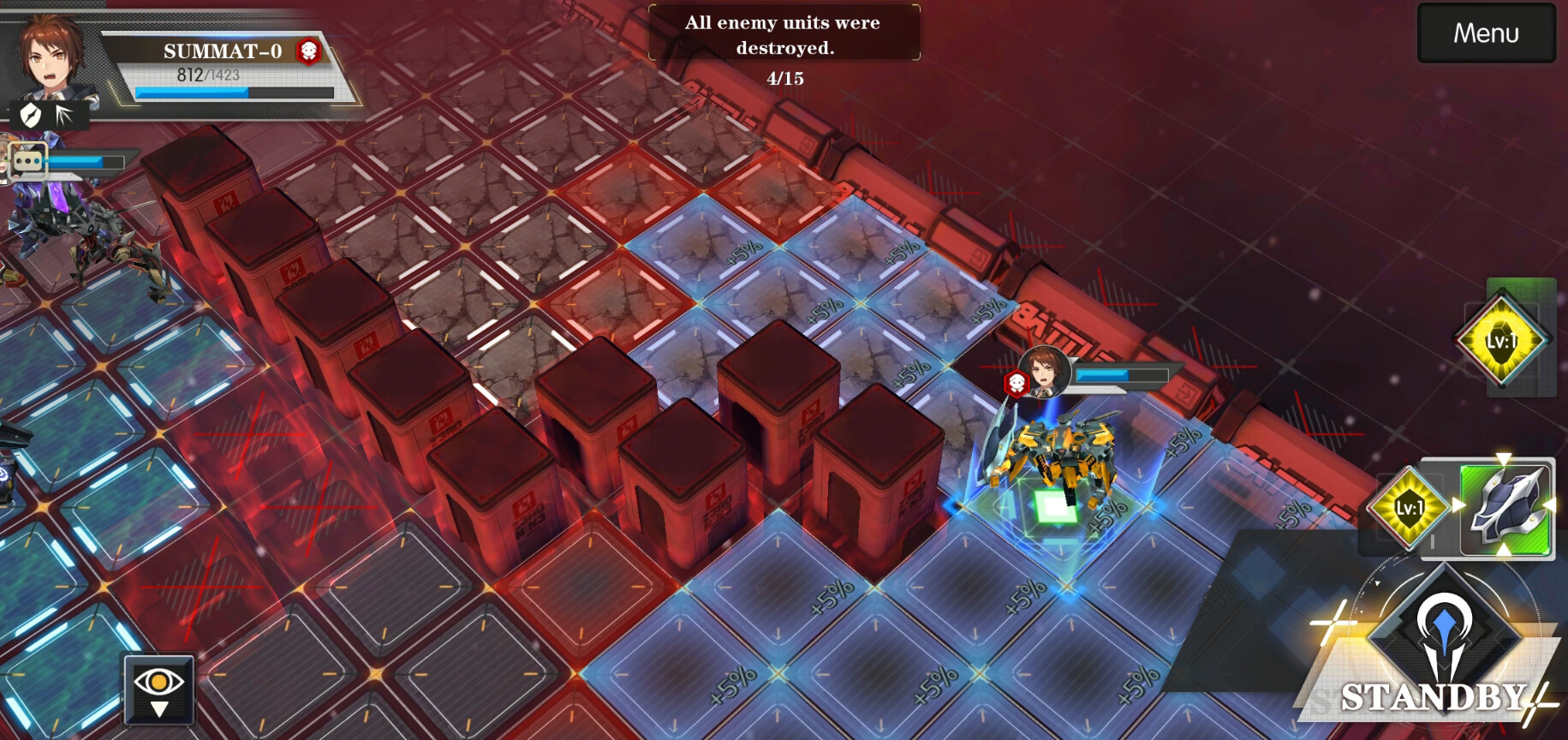Click the Lv:1 badge next to the shield card
Viewport: 1568px width, 740px height.
[x=1409, y=507]
